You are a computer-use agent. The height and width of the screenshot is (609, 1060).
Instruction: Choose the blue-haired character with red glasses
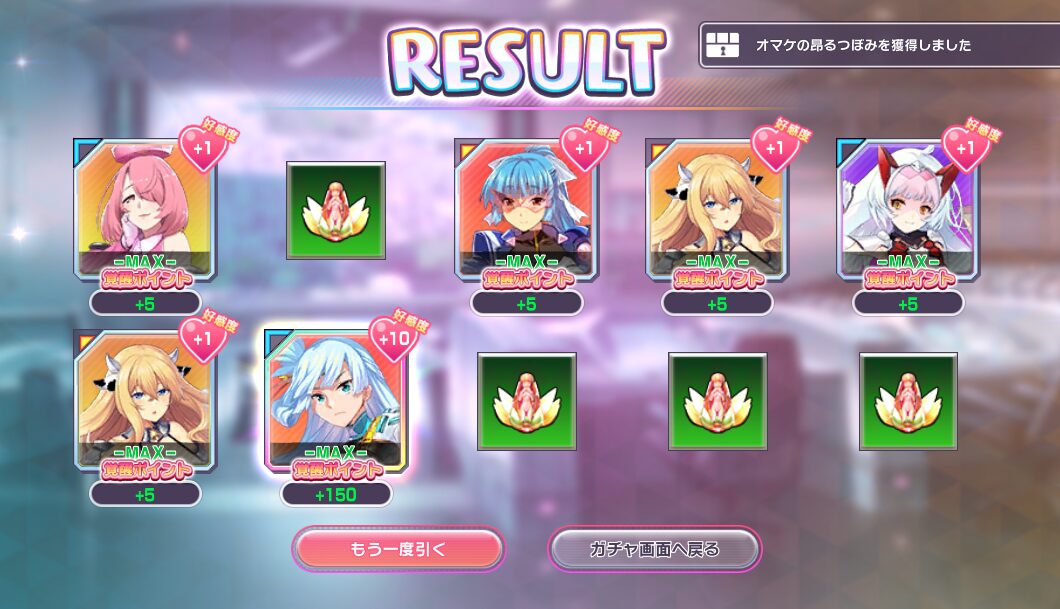(526, 208)
